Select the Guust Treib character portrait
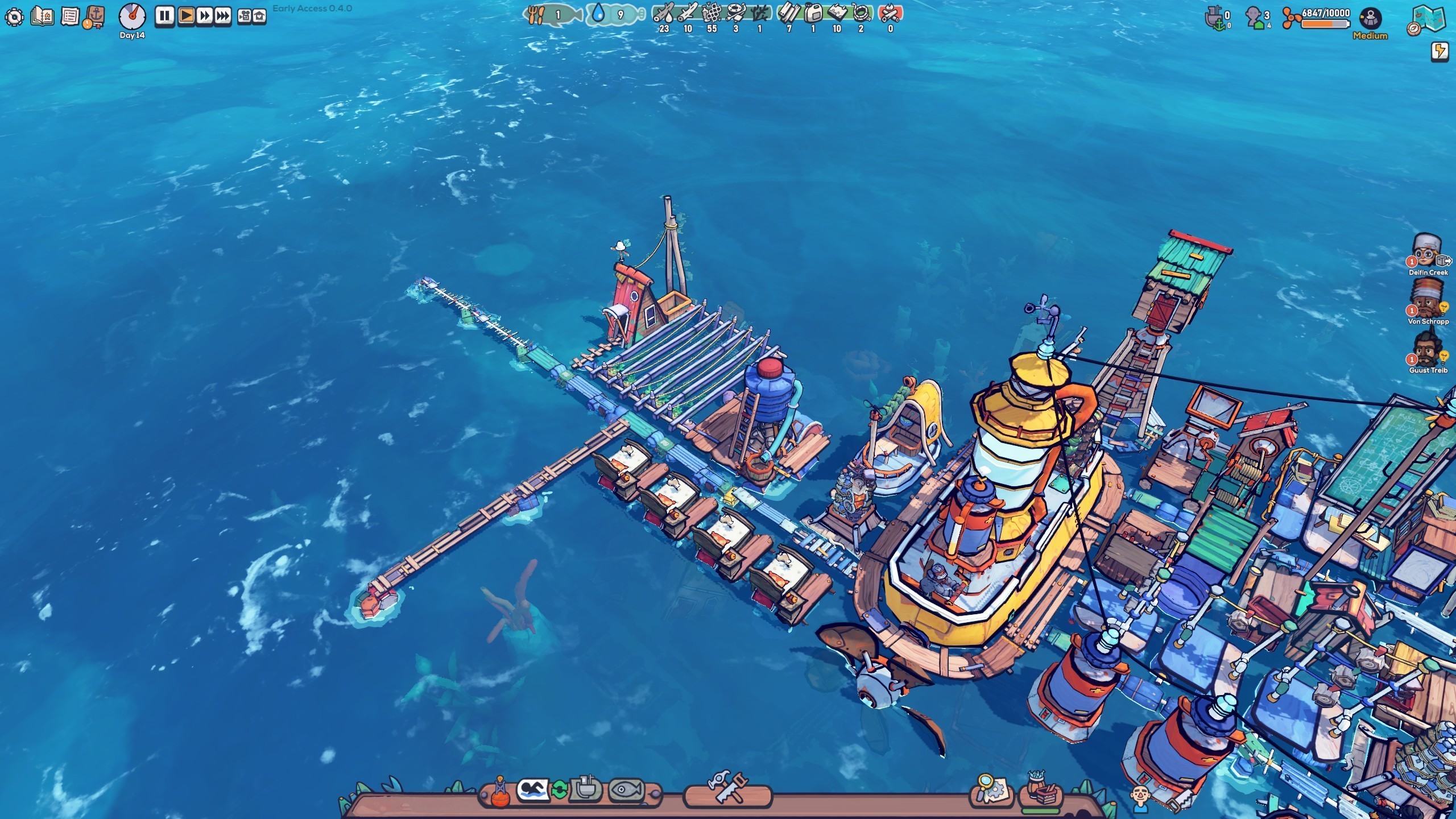1456x819 pixels. coord(1427,349)
